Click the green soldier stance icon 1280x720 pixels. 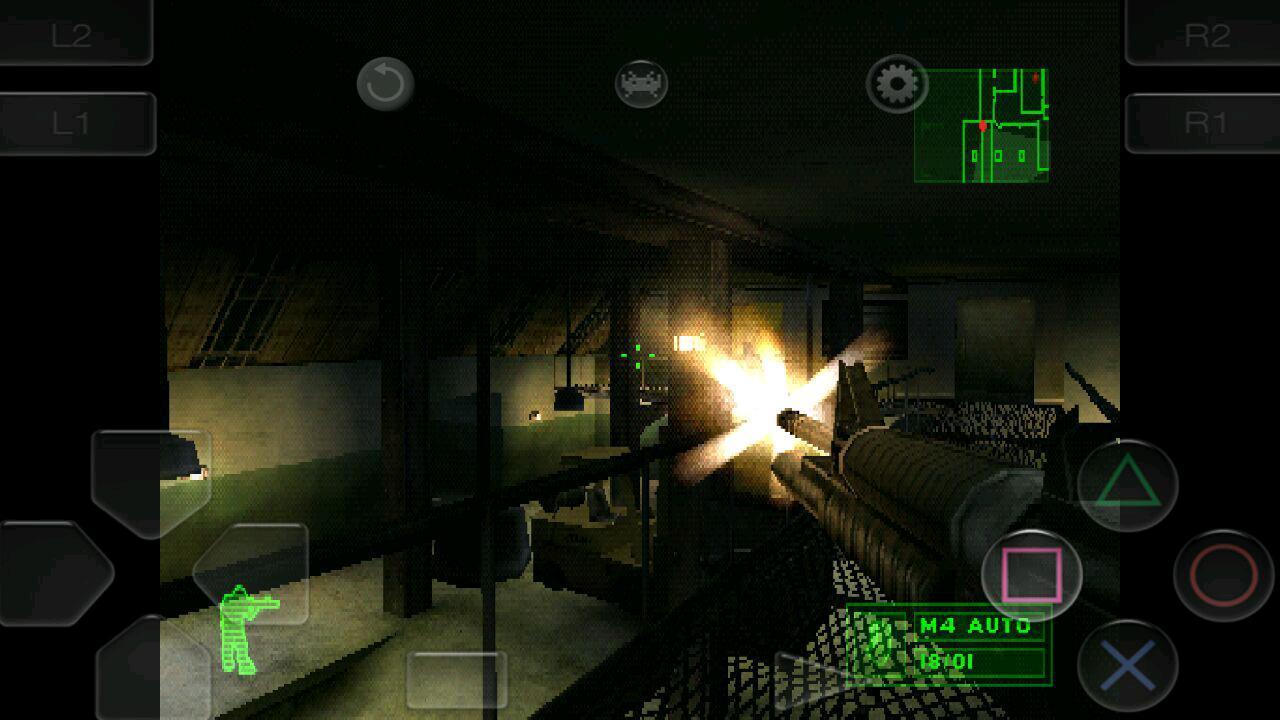242,630
